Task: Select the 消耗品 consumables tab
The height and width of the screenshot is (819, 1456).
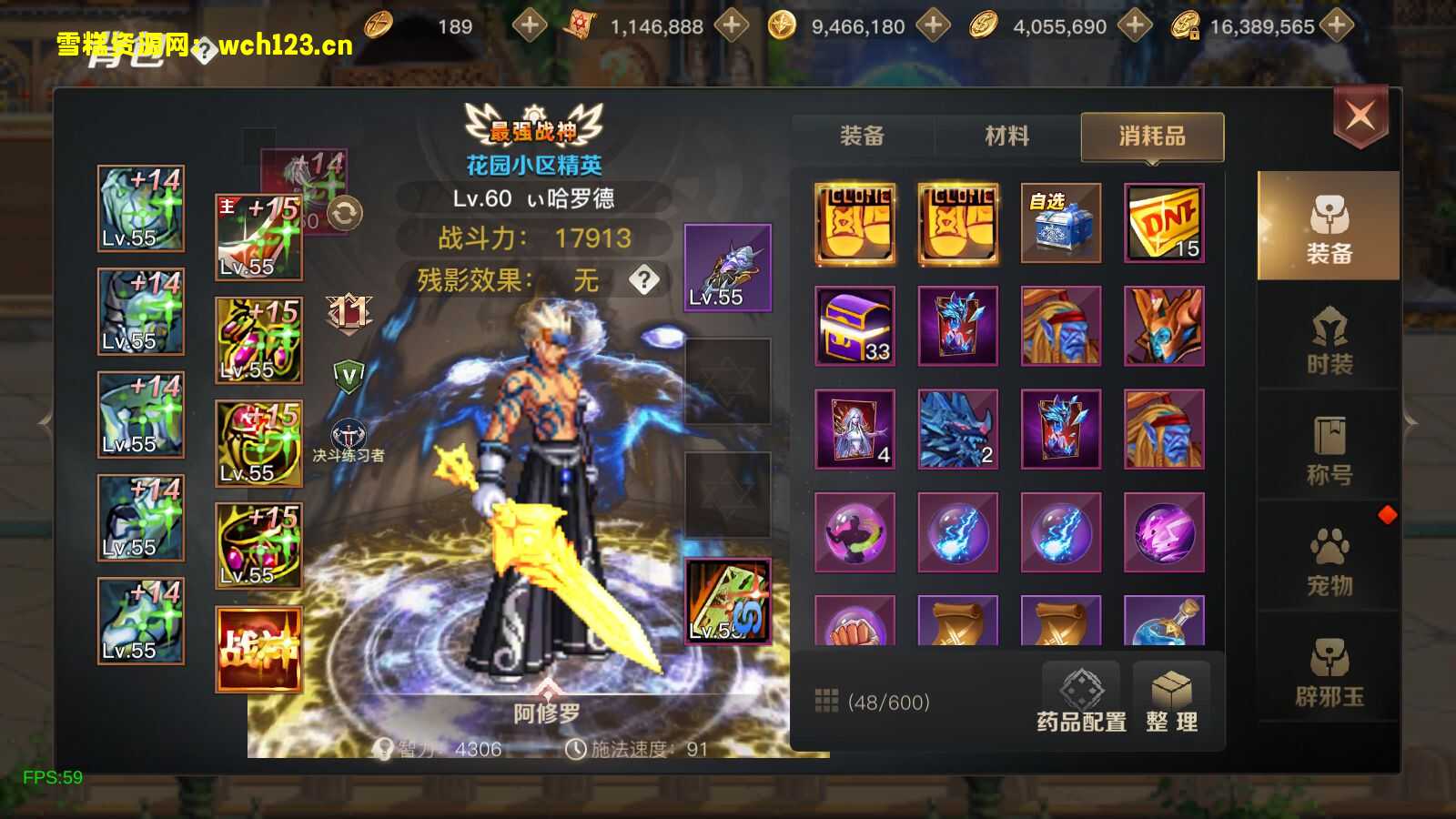Action: (x=1152, y=136)
